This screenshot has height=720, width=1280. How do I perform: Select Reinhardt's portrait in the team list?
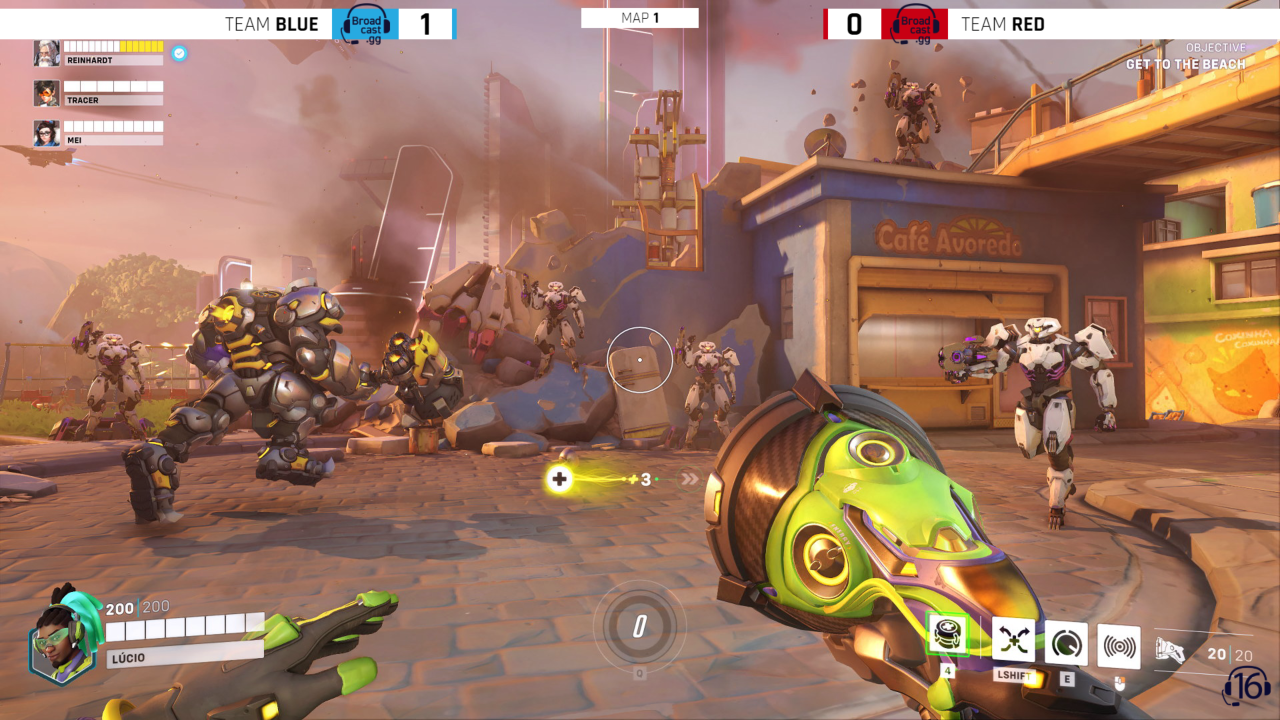46,53
